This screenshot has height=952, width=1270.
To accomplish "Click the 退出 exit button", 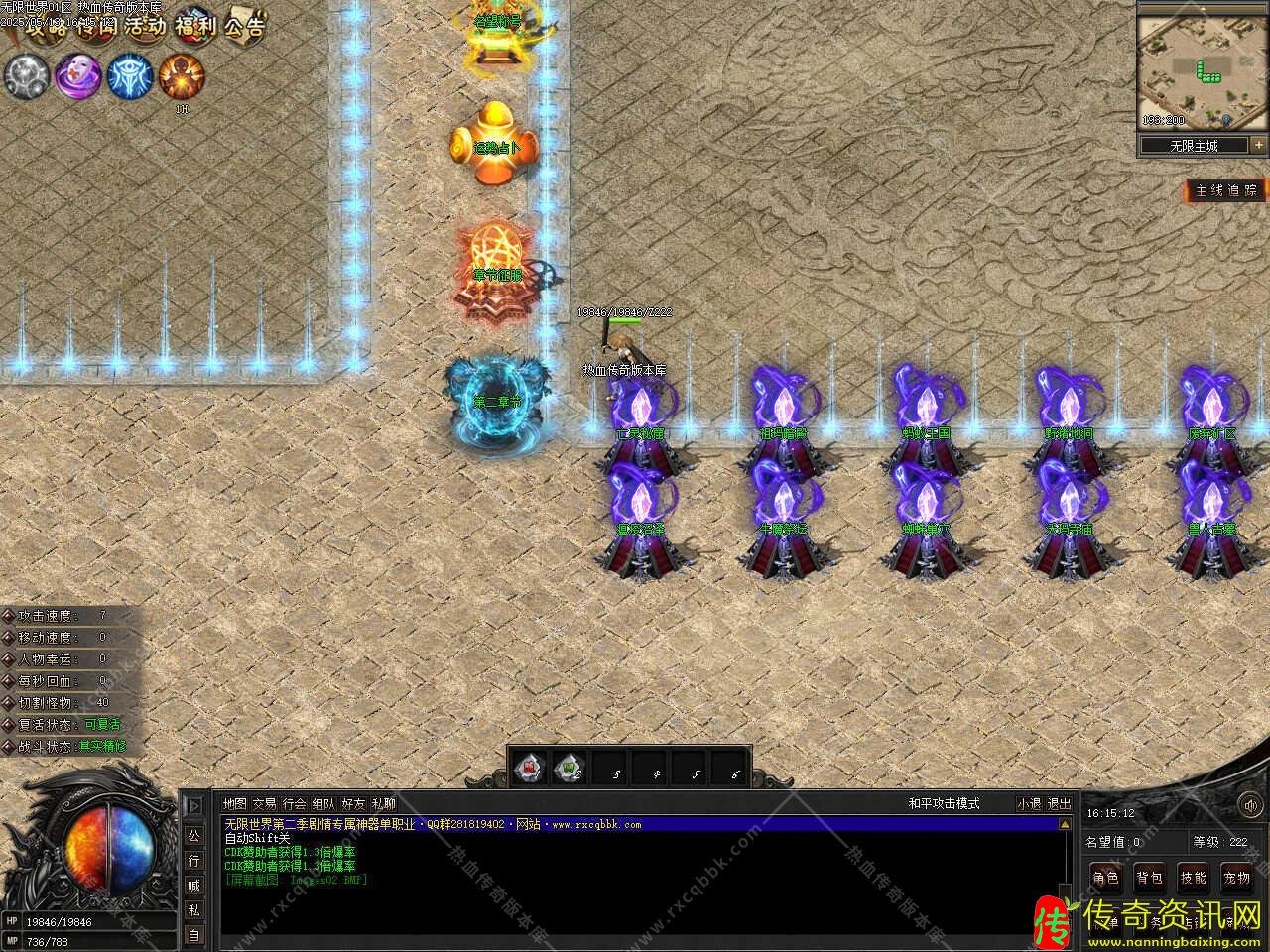I will point(1060,803).
